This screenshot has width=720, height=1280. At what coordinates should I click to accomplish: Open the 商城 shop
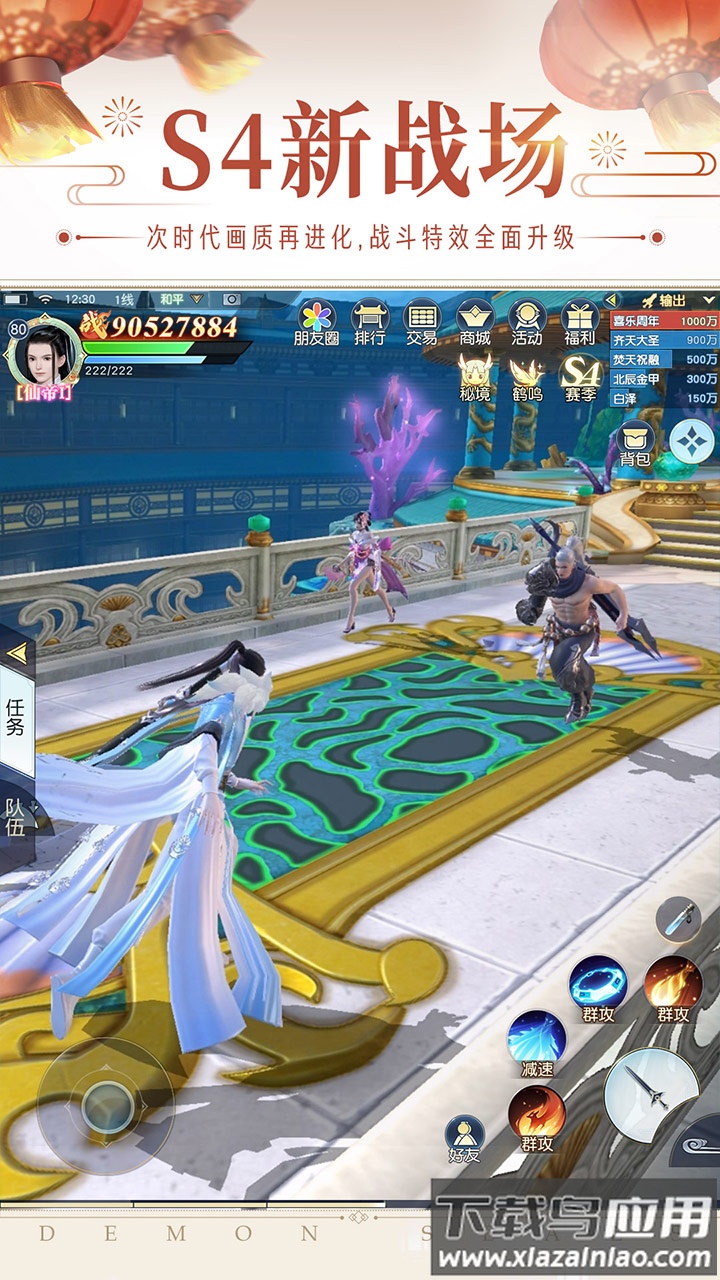click(x=474, y=322)
